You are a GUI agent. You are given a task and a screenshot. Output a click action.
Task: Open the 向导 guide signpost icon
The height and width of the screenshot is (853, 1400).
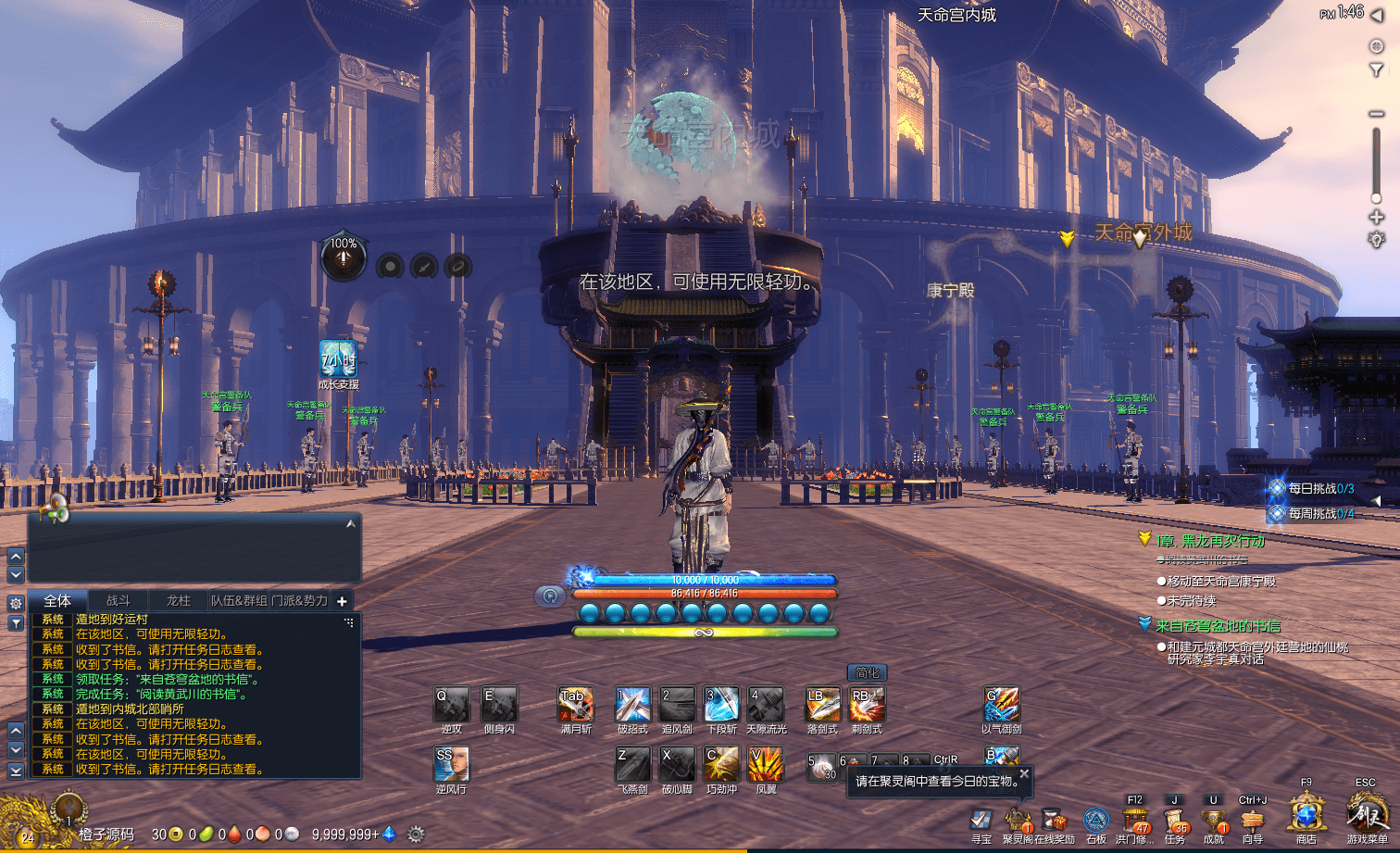pyautogui.click(x=1253, y=821)
